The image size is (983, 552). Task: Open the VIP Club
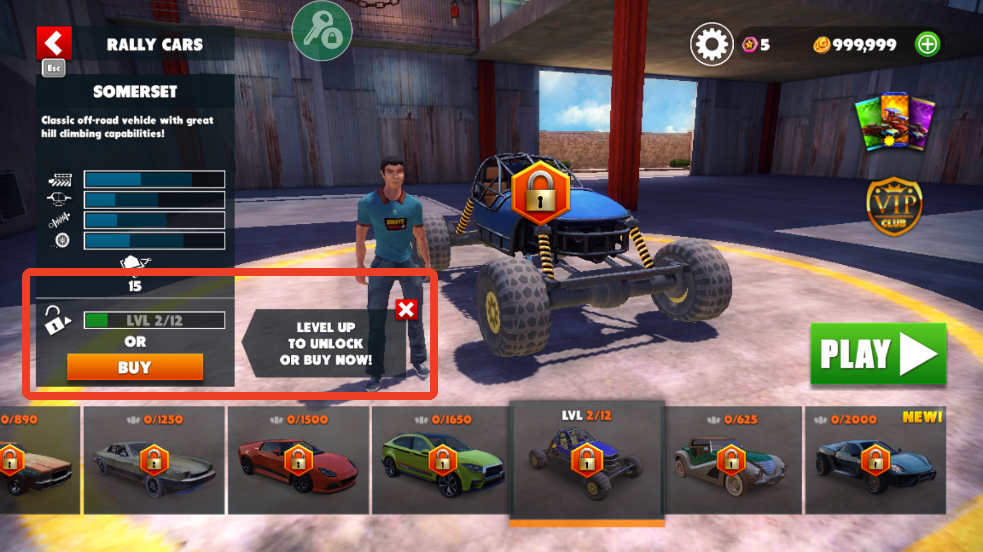[x=894, y=206]
